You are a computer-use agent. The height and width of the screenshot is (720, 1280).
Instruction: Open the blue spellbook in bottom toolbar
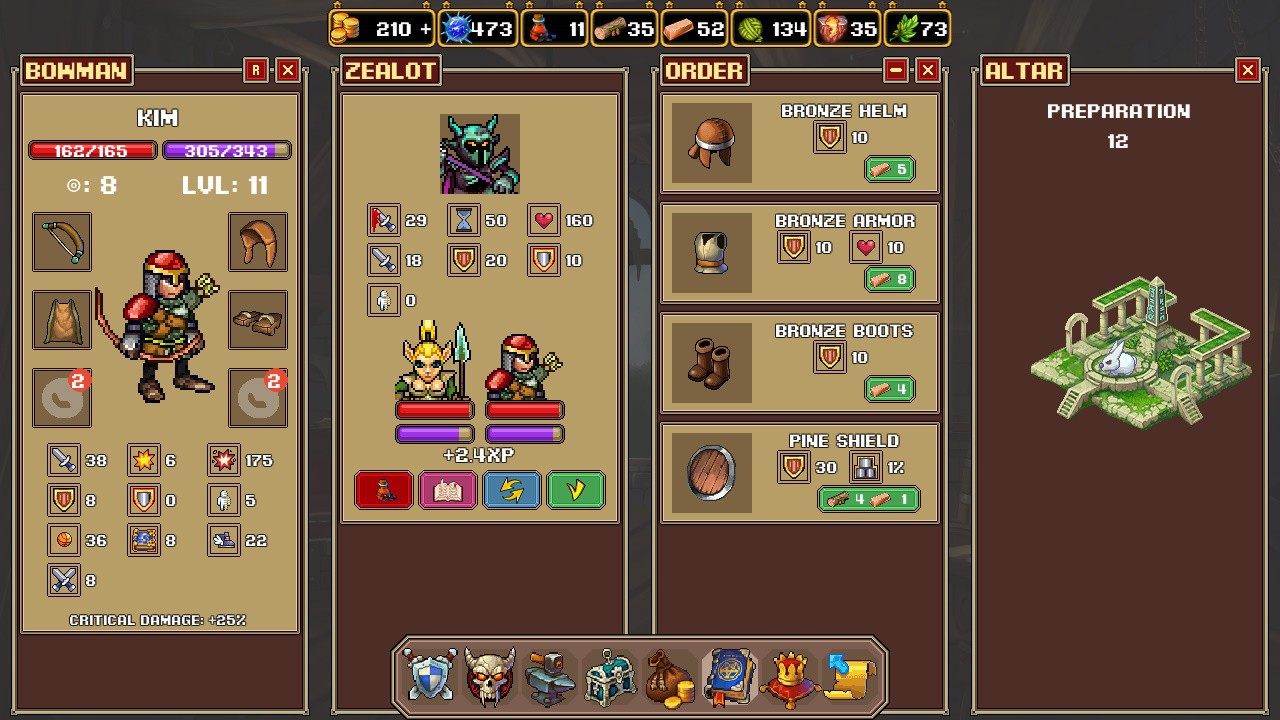click(x=730, y=676)
